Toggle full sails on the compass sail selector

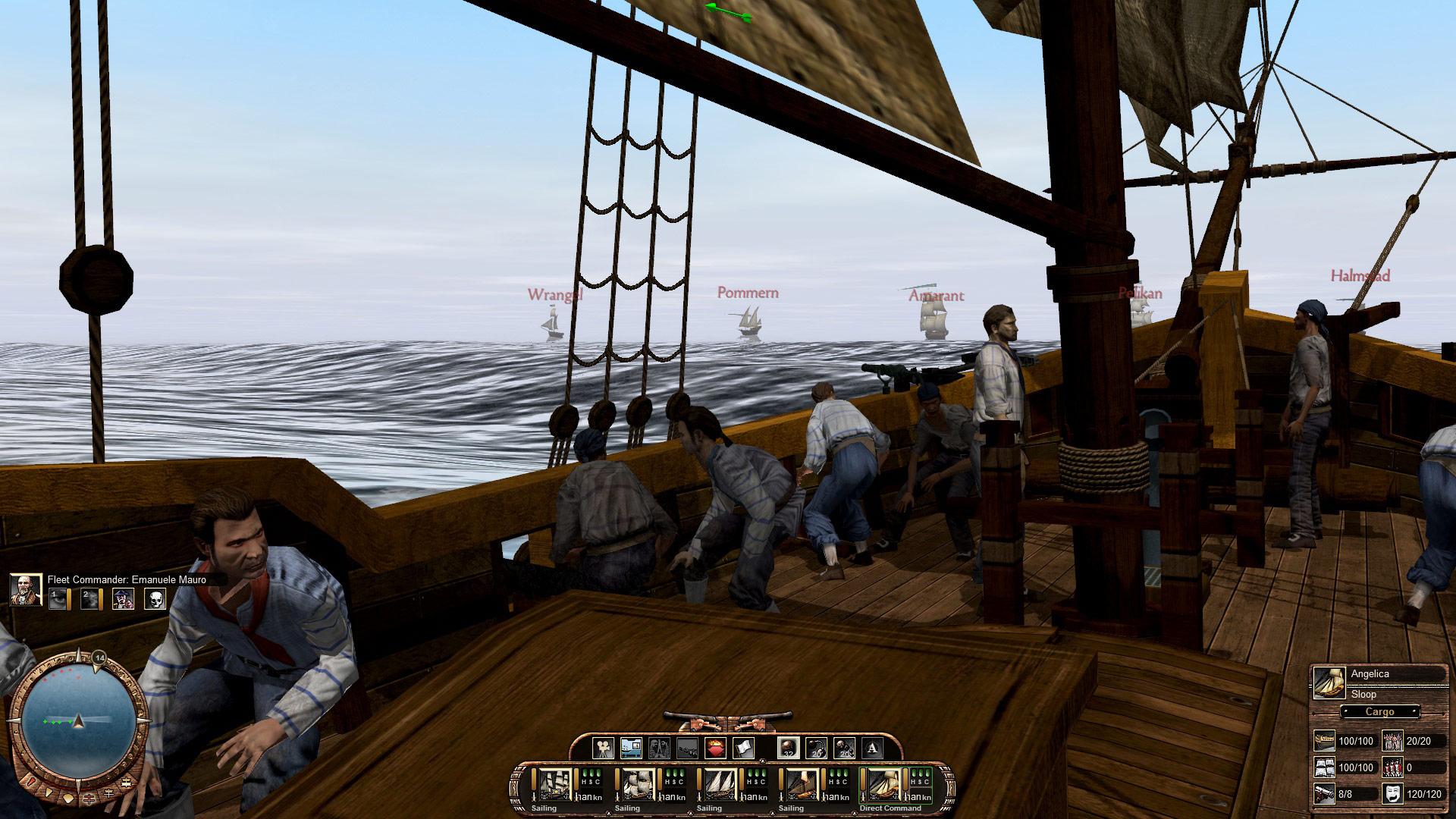coord(127,783)
